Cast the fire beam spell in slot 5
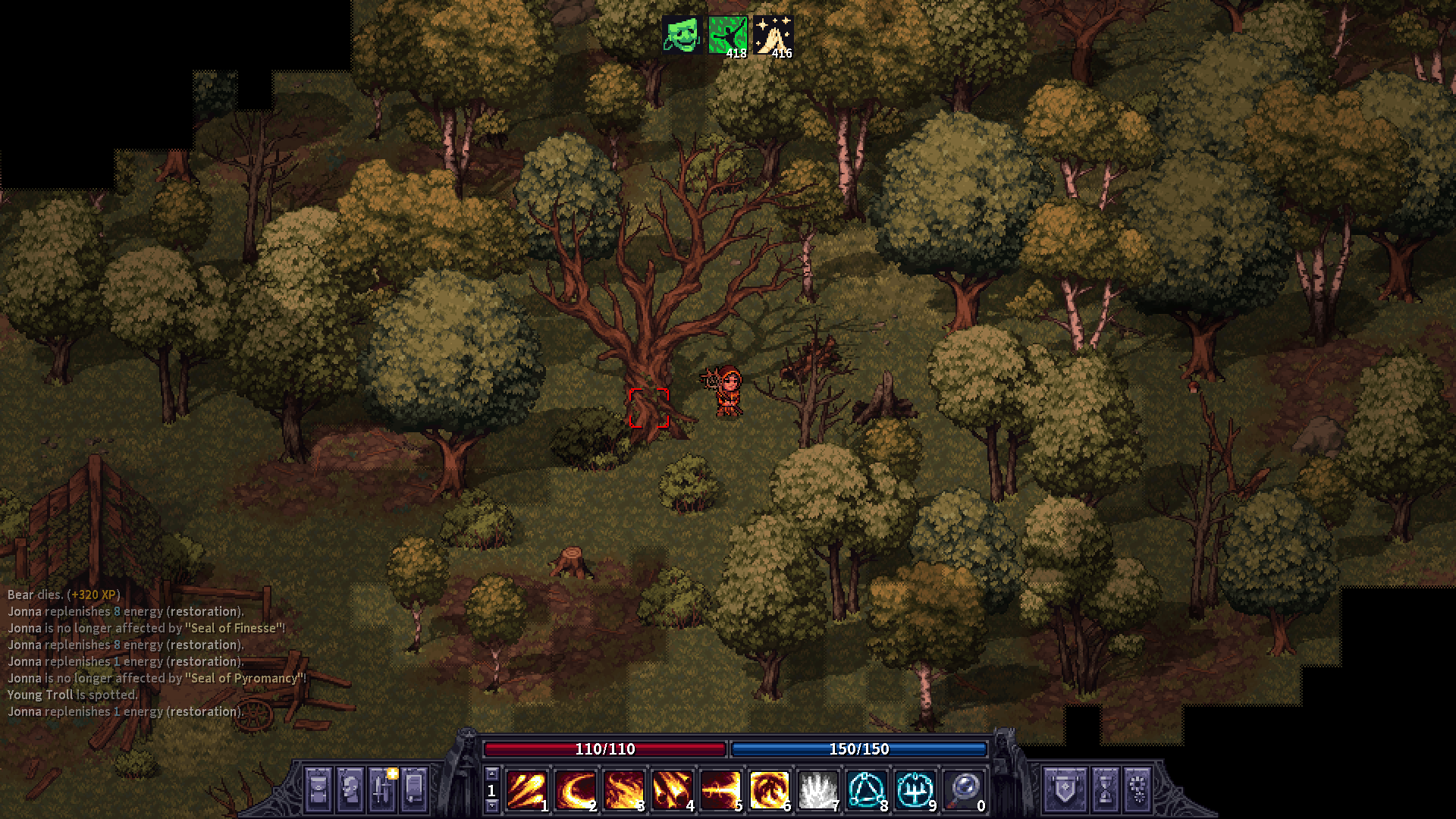1456x819 pixels. point(720,790)
